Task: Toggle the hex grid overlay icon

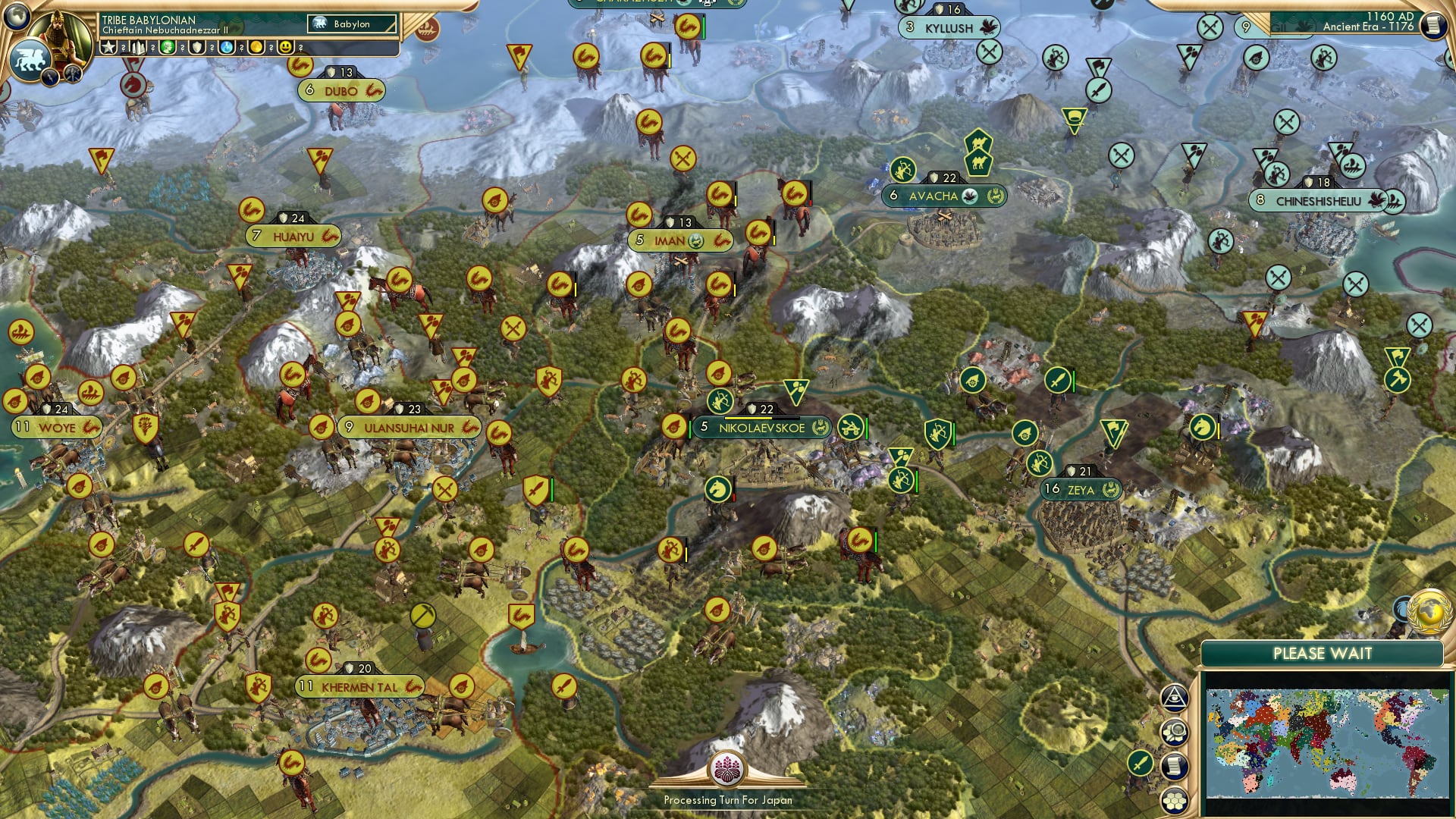Action: [1175, 801]
